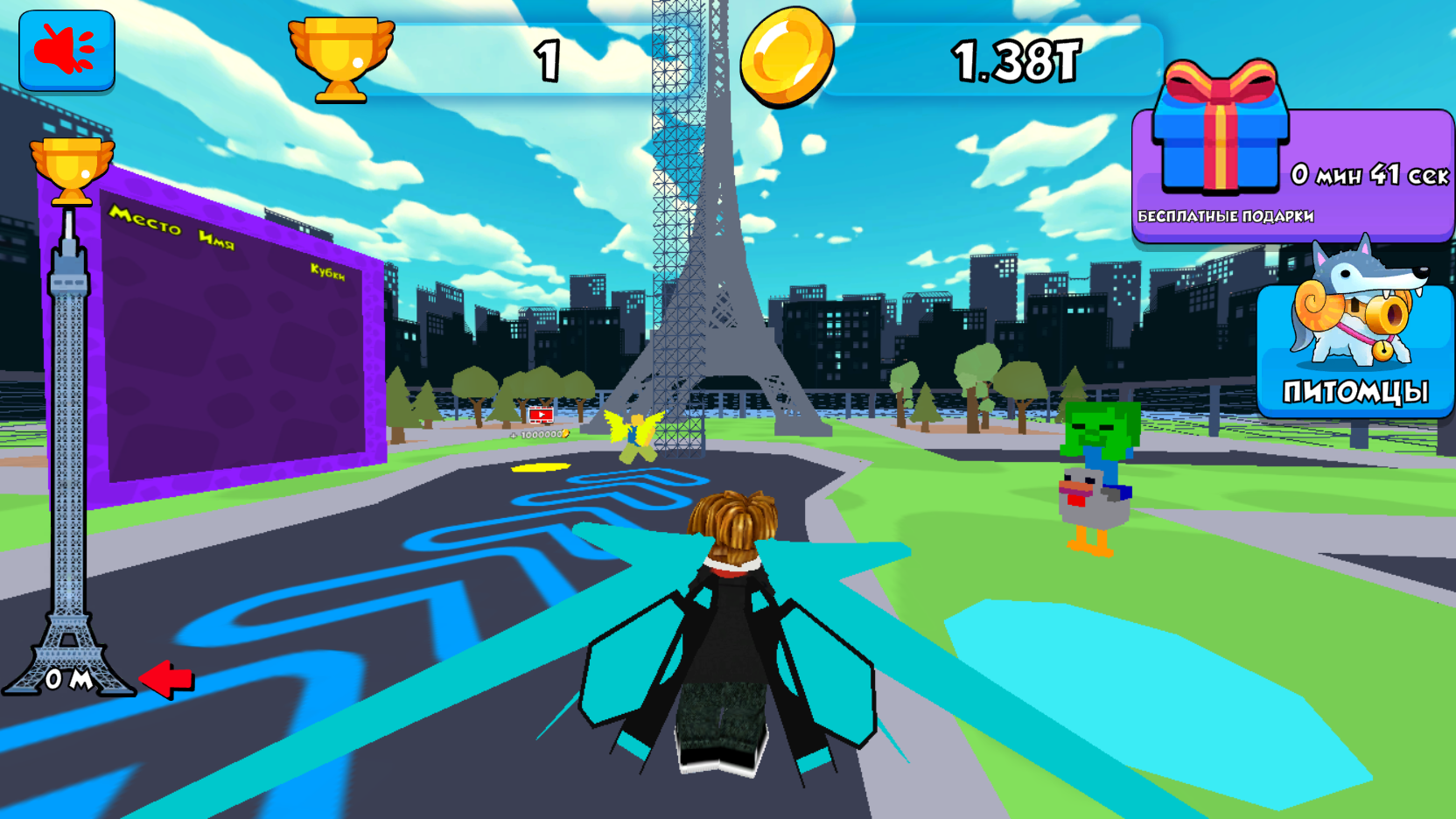This screenshot has height=819, width=1456.
Task: Toggle the red sound speaker icon
Action: pyautogui.click(x=66, y=50)
